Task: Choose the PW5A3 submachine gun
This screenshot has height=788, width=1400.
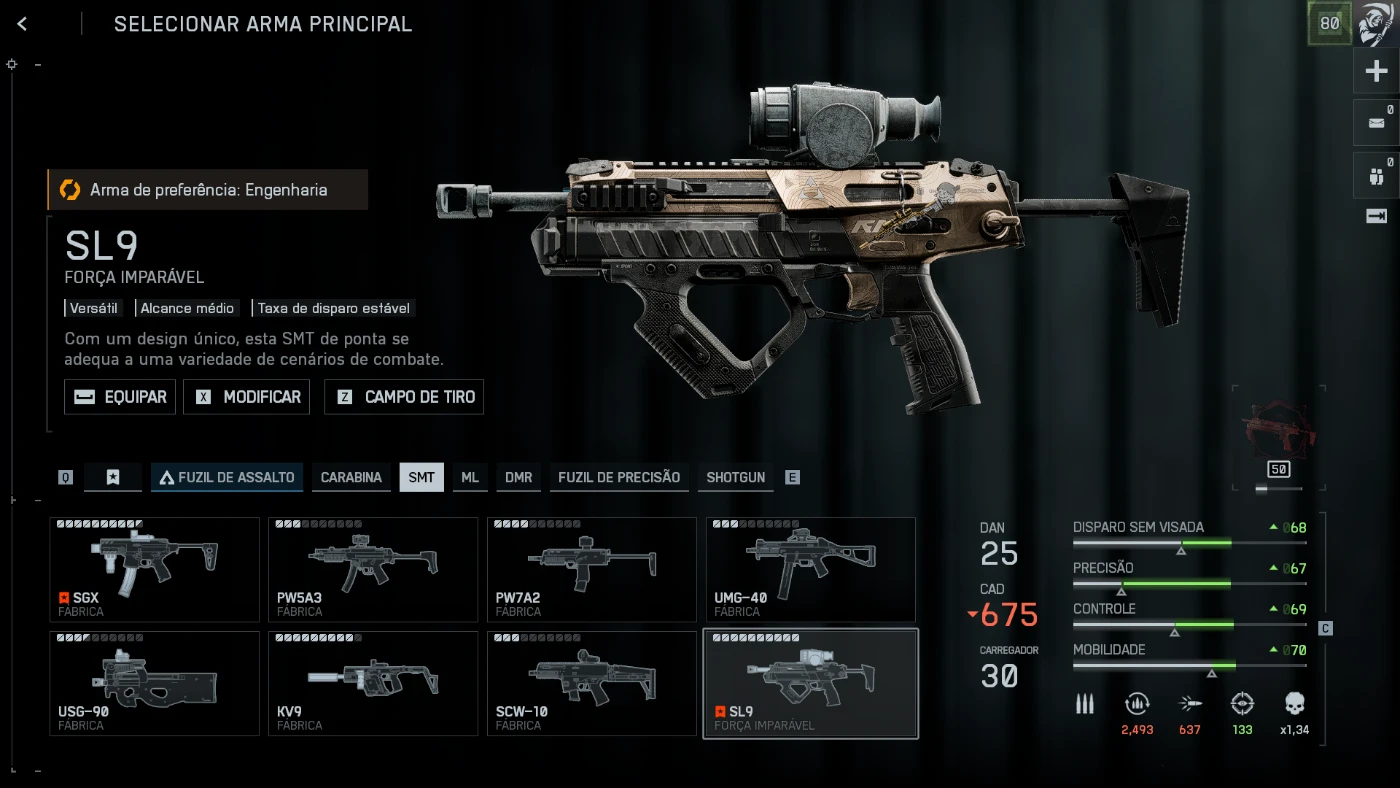Action: pyautogui.click(x=373, y=569)
